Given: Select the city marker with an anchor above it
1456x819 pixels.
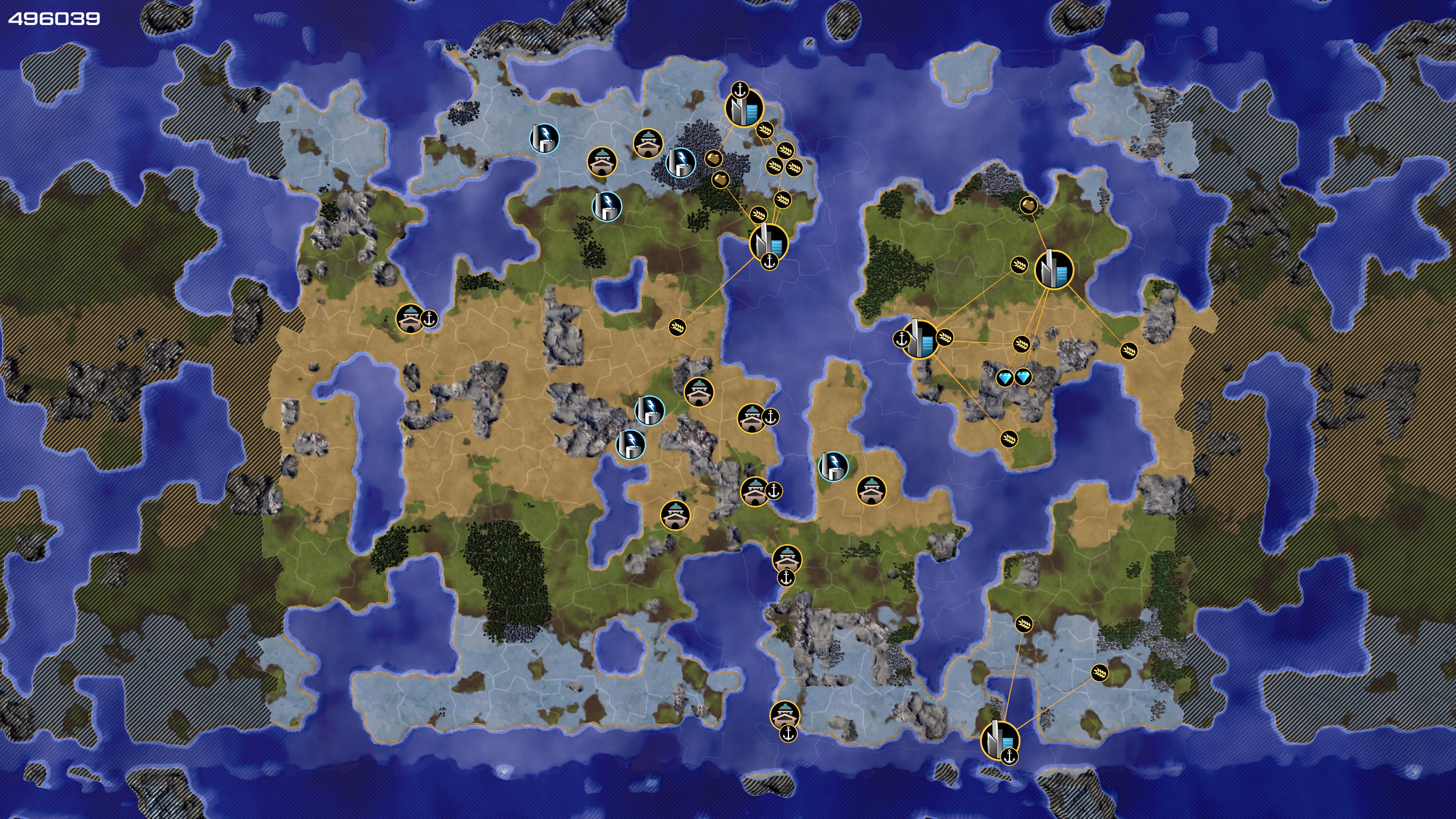Looking at the screenshot, I should 744,108.
